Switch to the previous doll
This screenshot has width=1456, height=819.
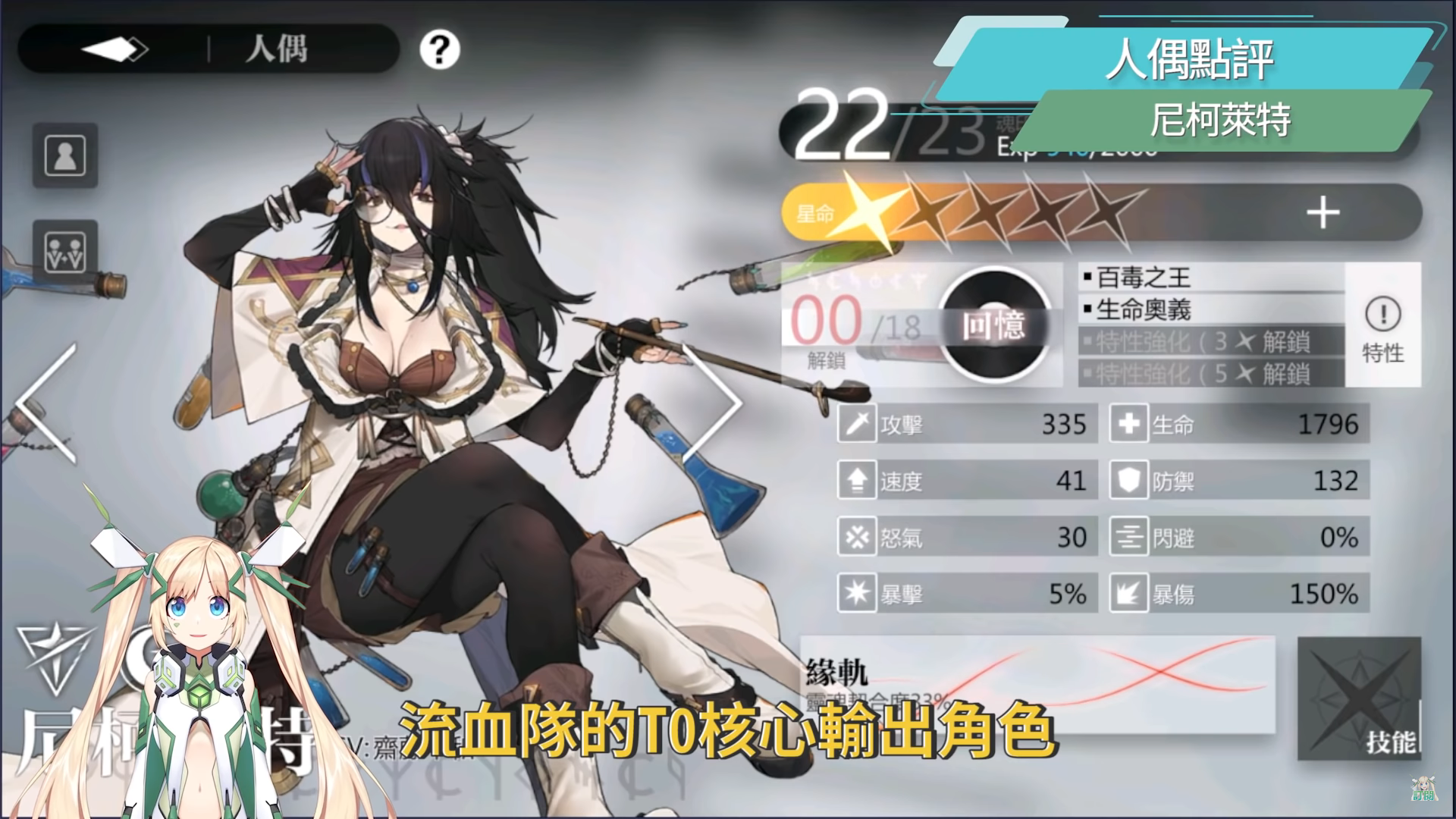click(47, 402)
